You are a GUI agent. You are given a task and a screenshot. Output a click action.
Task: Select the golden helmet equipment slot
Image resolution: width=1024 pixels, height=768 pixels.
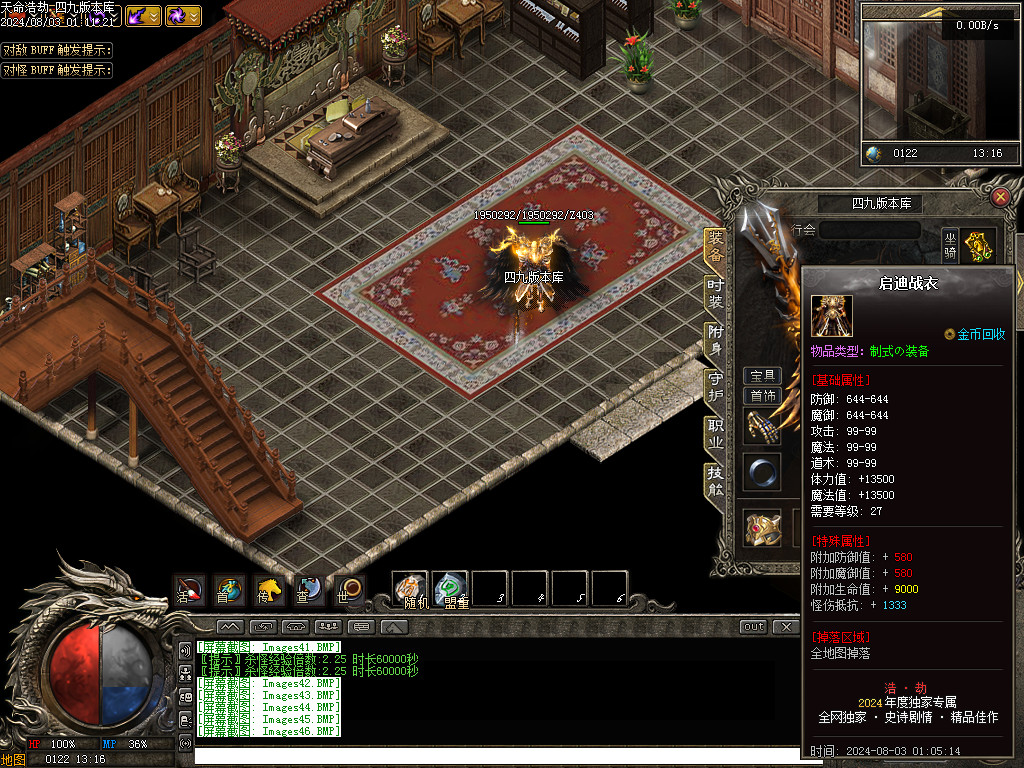click(x=762, y=527)
